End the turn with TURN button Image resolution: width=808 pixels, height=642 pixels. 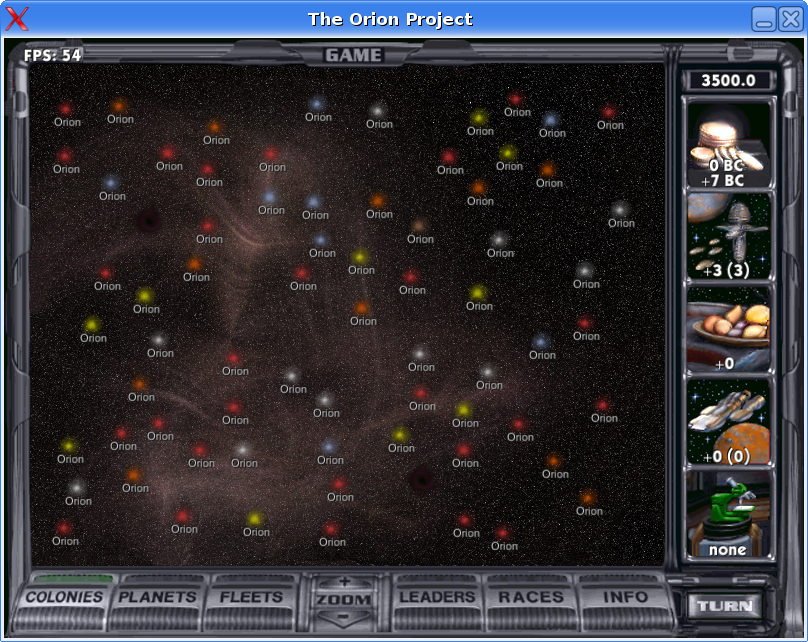(724, 606)
